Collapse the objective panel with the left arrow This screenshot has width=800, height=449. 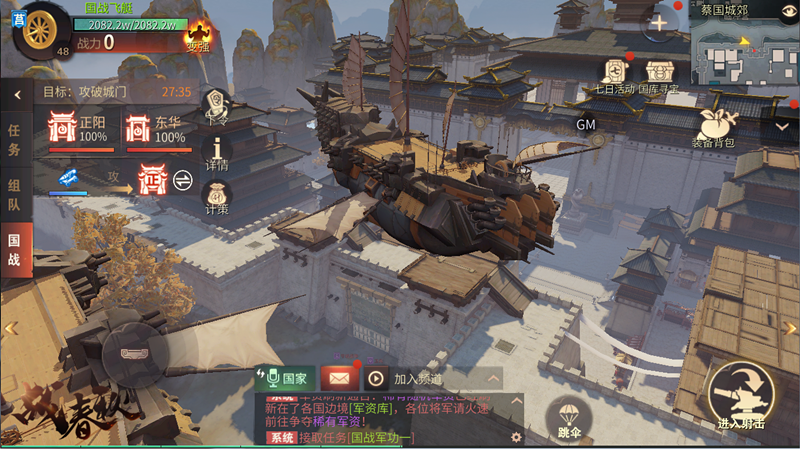pos(17,95)
